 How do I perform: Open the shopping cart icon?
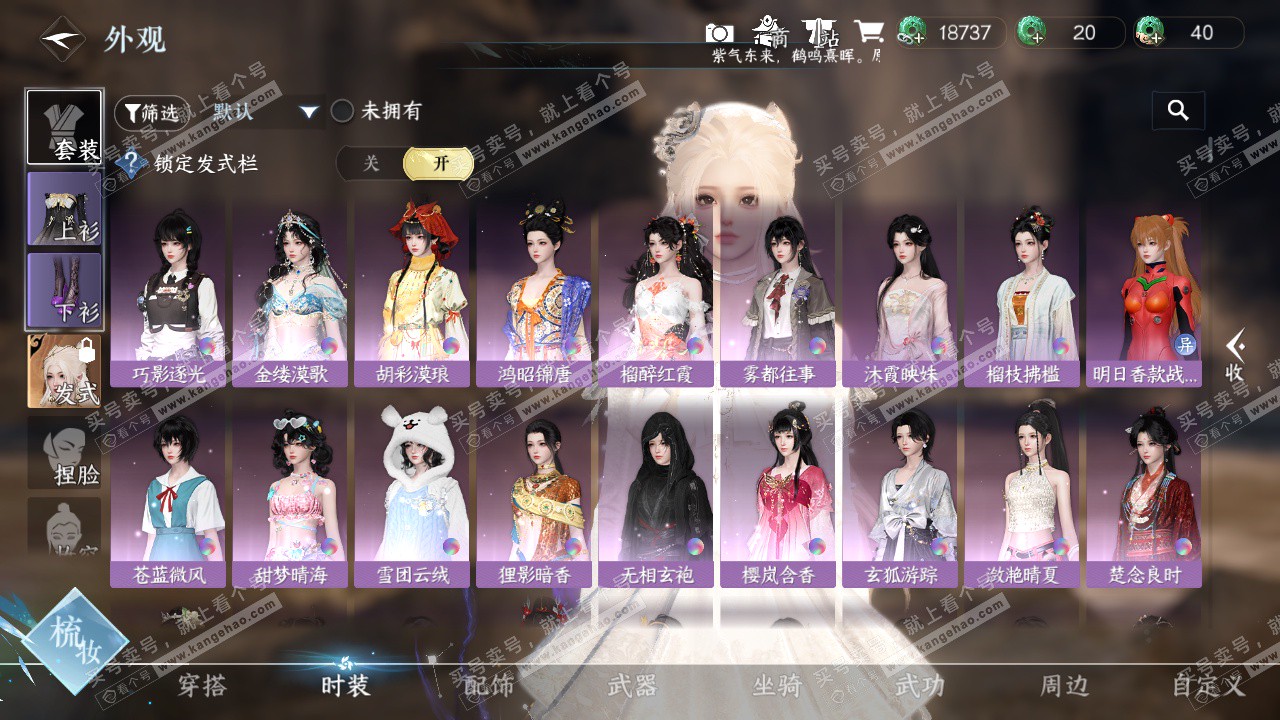868,32
